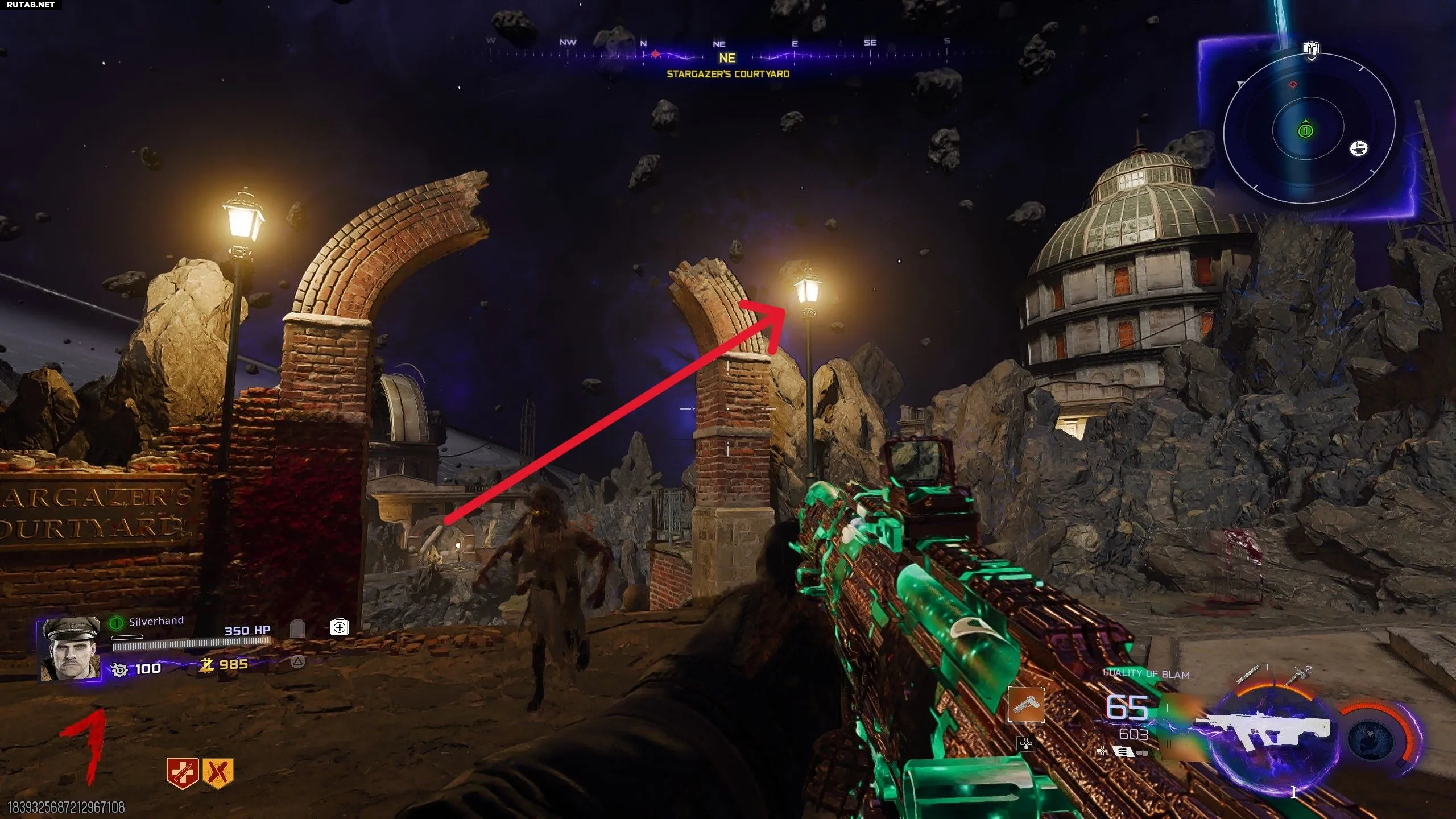Select the yellow crossed pistols perk icon
This screenshot has width=1456, height=819.
point(217,773)
